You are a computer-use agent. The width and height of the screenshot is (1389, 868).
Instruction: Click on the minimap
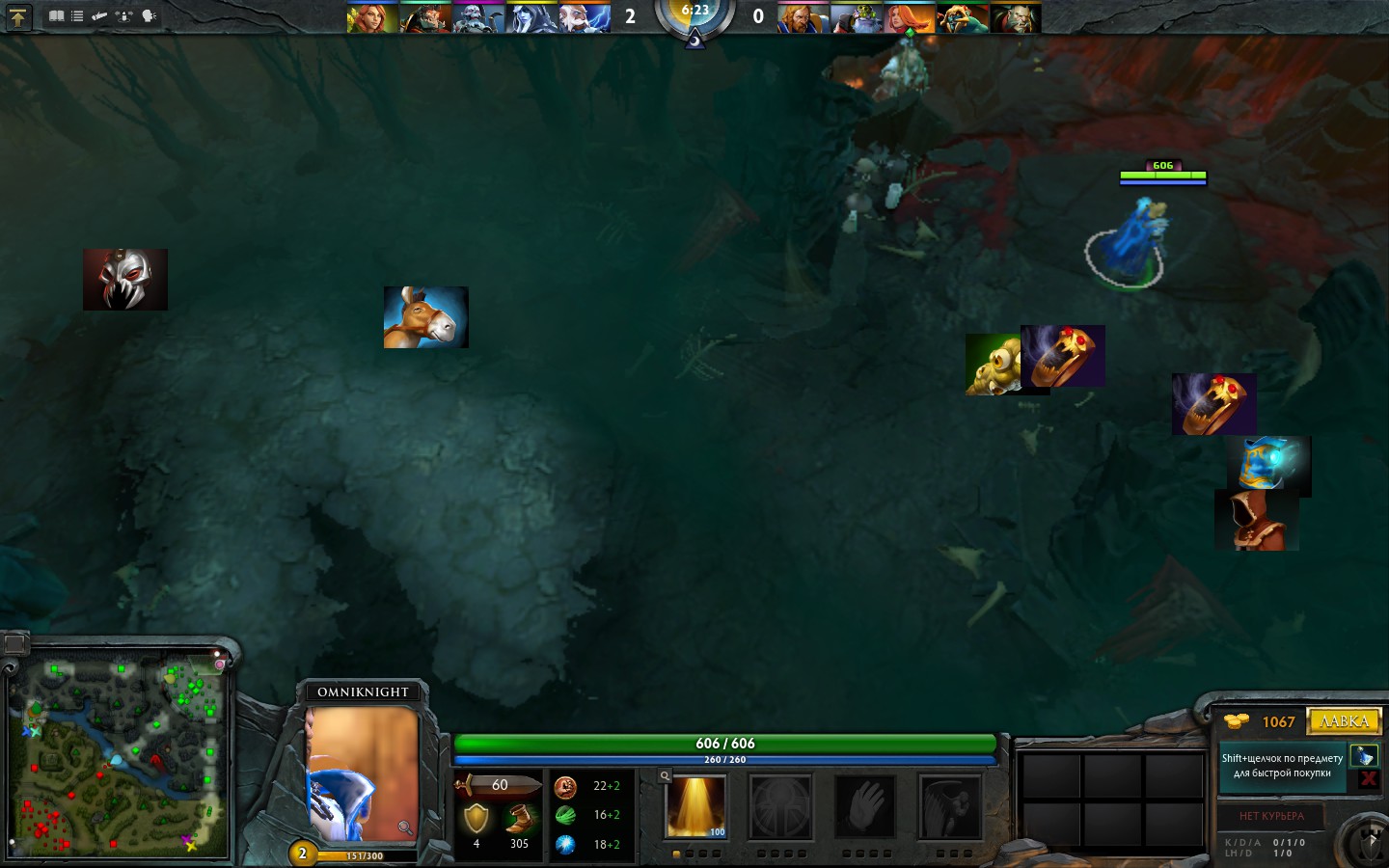point(120,757)
